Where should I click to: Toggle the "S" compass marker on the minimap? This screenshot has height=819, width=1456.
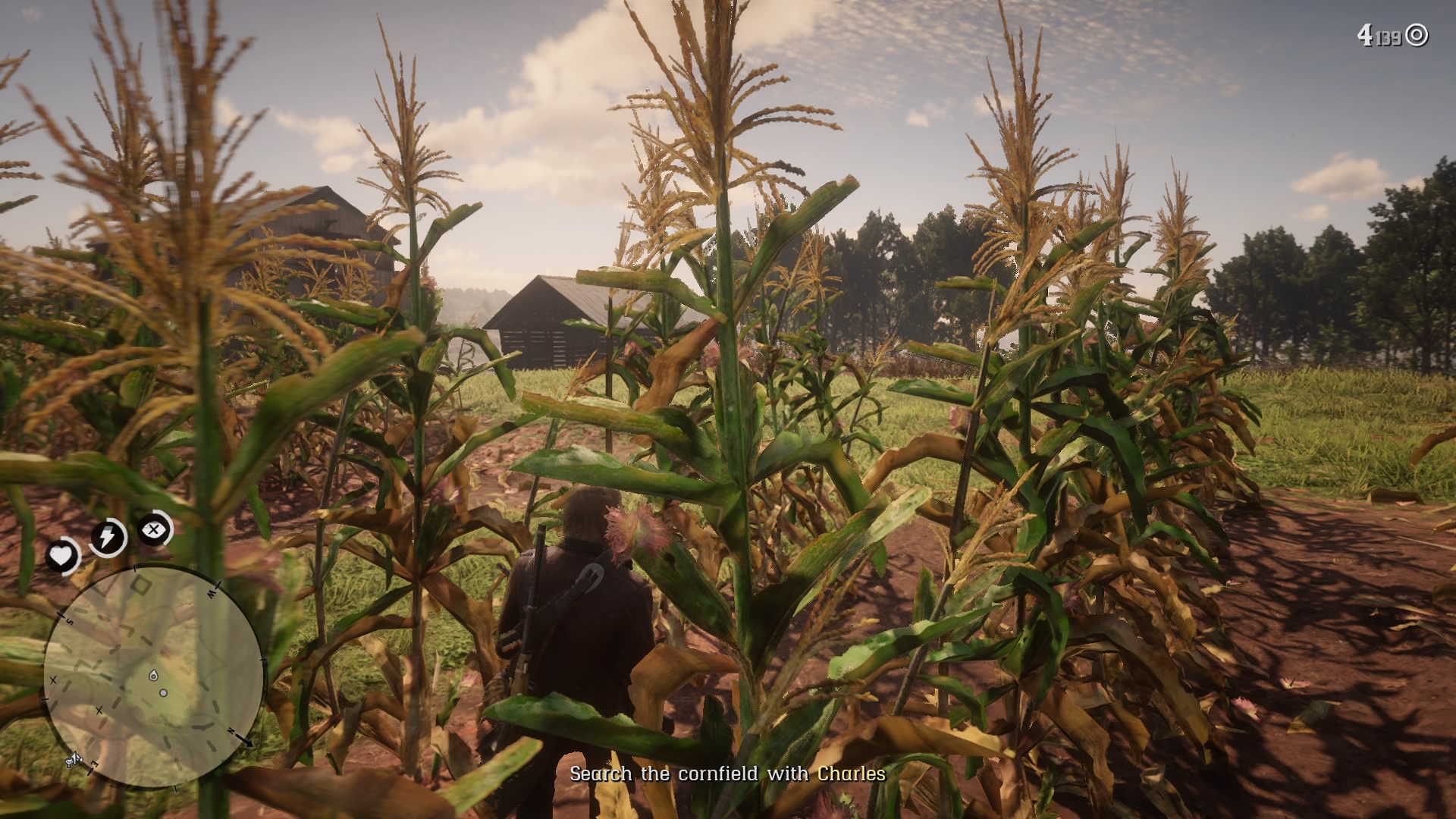click(71, 620)
